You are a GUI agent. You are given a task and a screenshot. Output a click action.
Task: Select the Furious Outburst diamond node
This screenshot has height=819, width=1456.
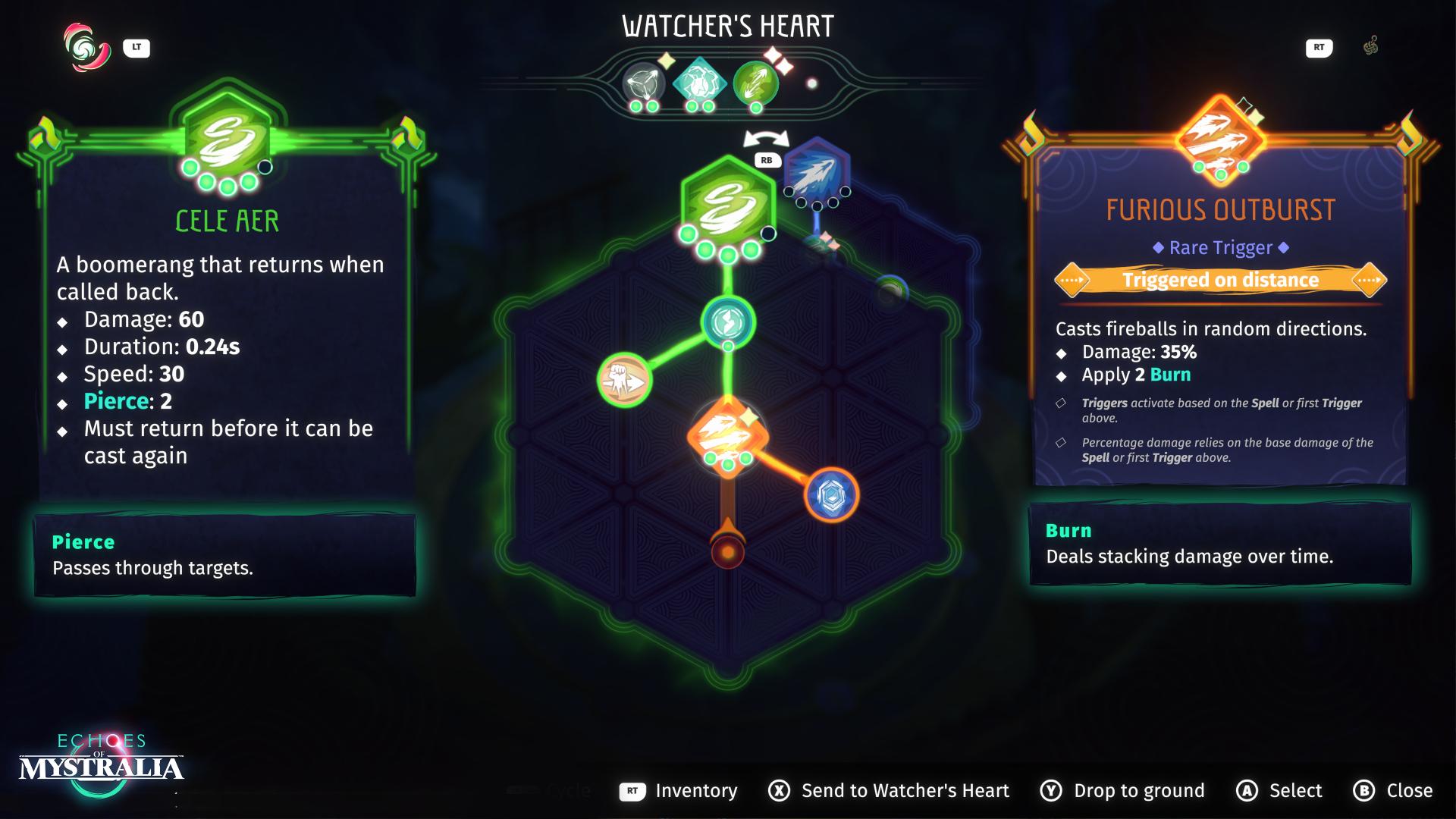coord(727,435)
